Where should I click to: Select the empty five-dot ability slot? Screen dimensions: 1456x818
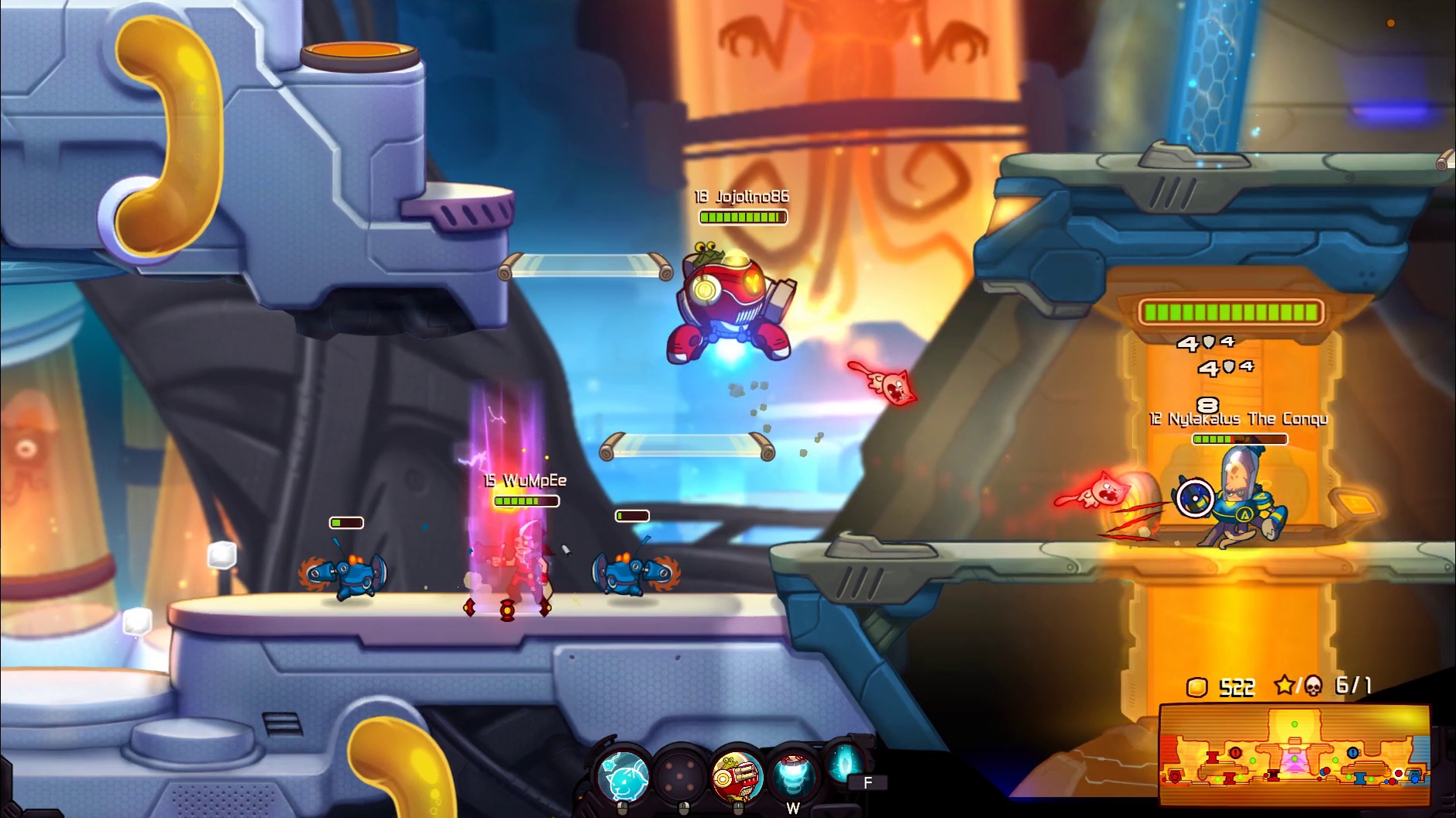coord(681,775)
